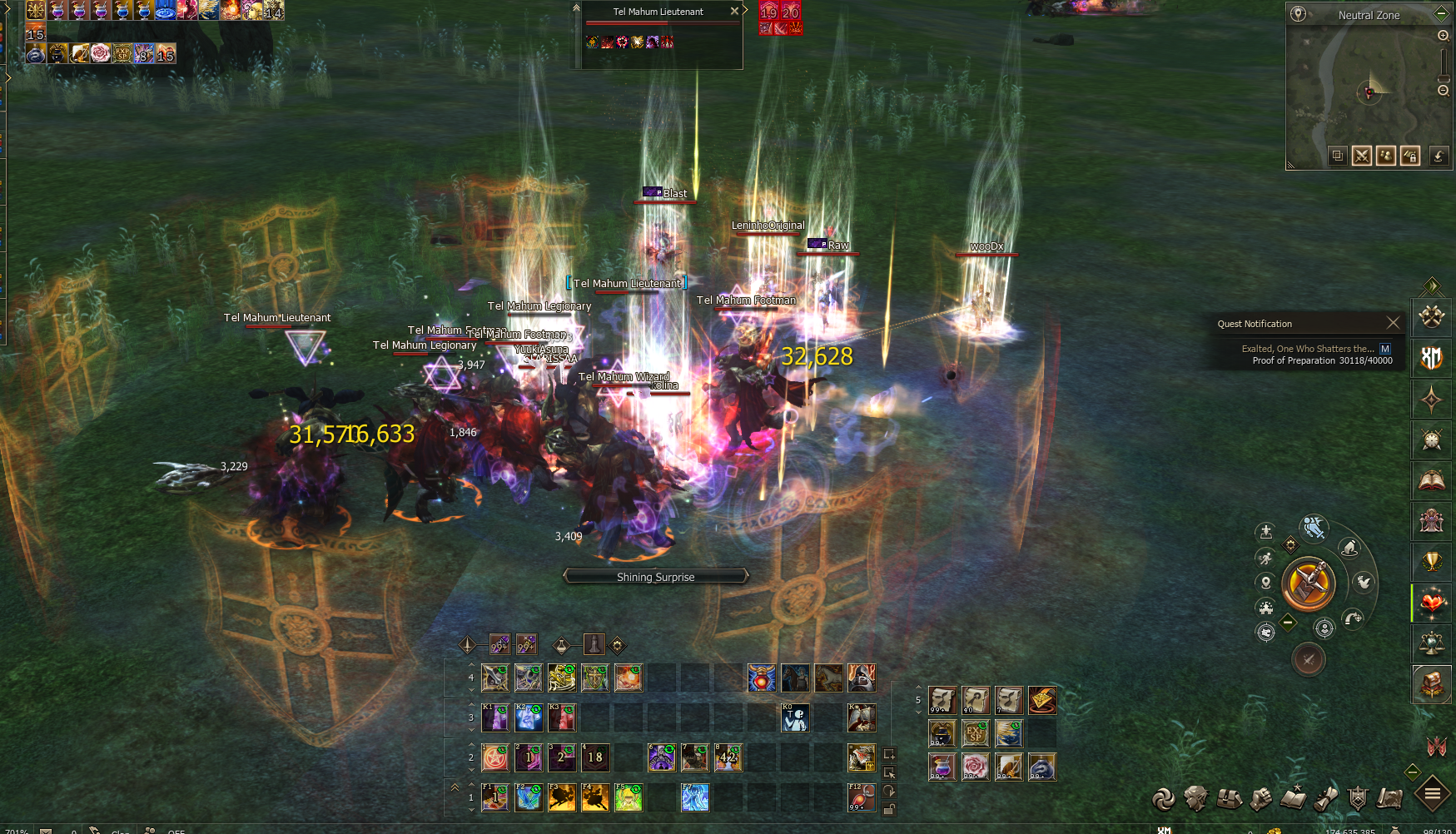This screenshot has width=1456, height=834.
Task: Use the EXP SP scroll item
Action: 975,733
